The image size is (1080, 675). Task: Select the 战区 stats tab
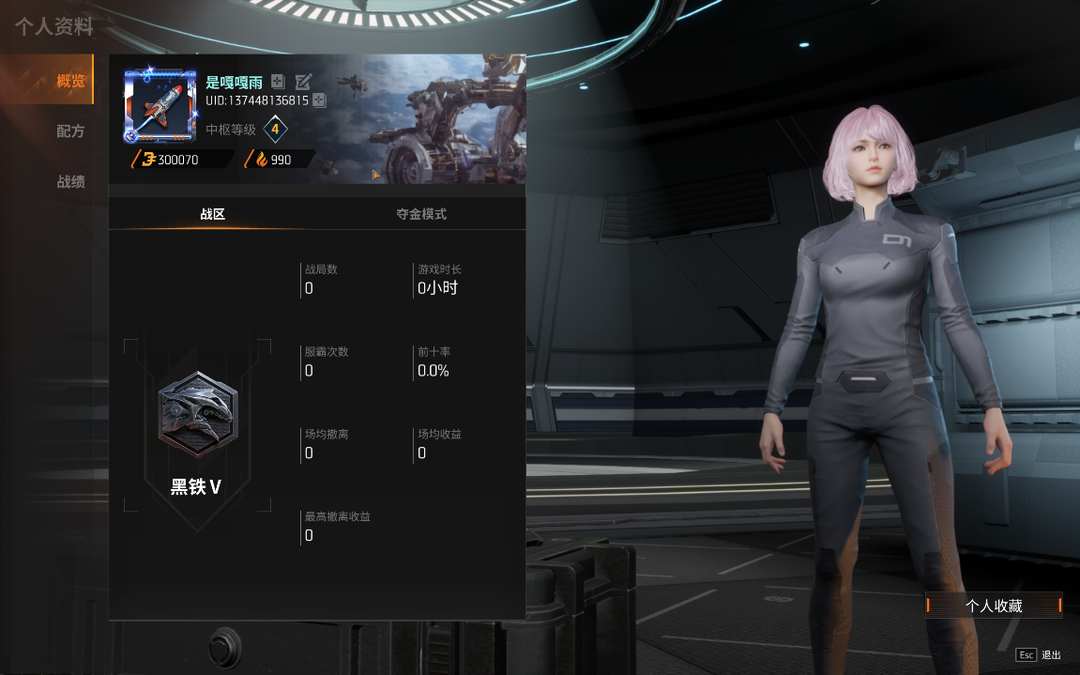tap(213, 214)
